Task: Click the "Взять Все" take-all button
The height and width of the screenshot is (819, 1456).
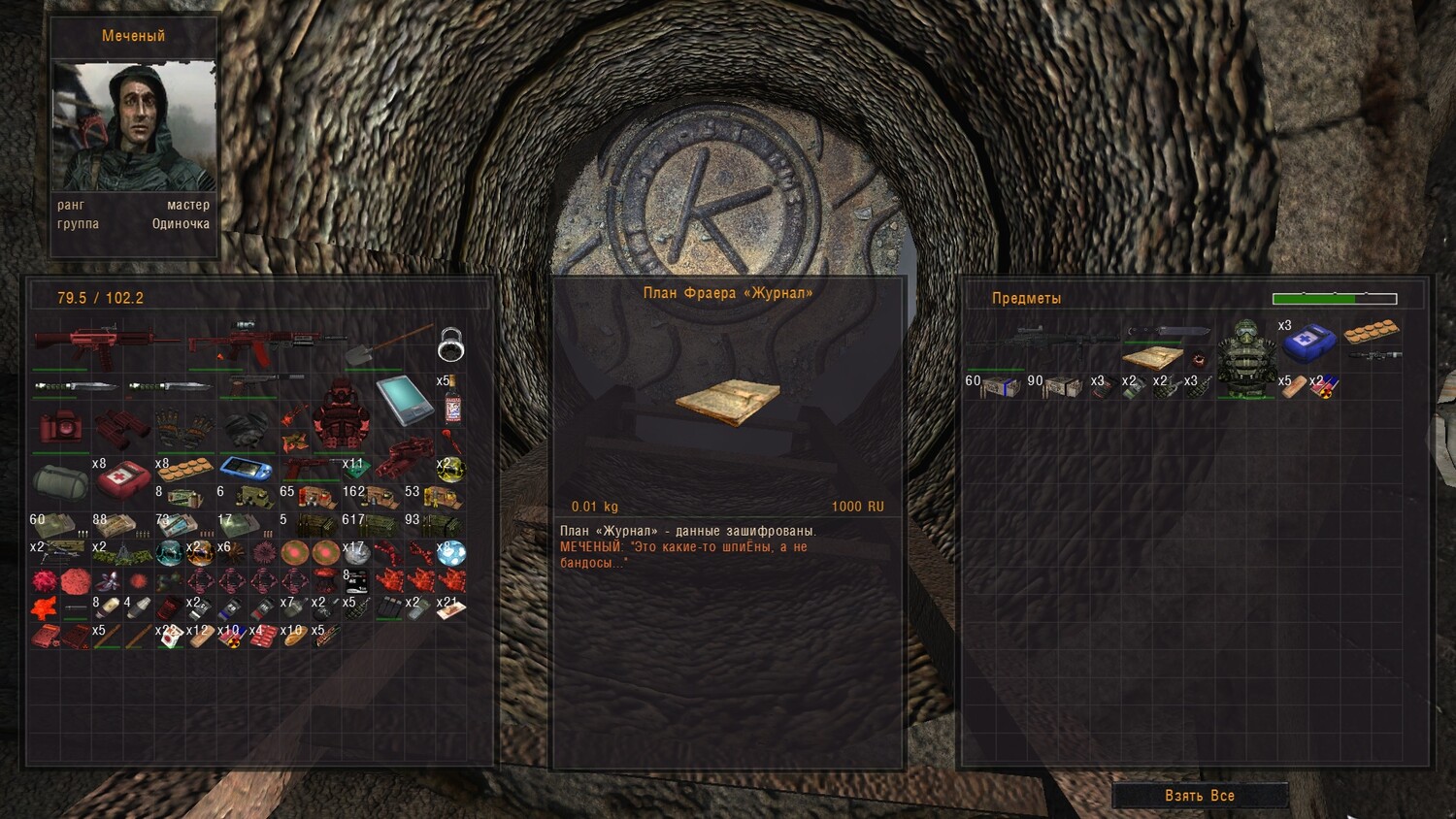Action: [1200, 796]
